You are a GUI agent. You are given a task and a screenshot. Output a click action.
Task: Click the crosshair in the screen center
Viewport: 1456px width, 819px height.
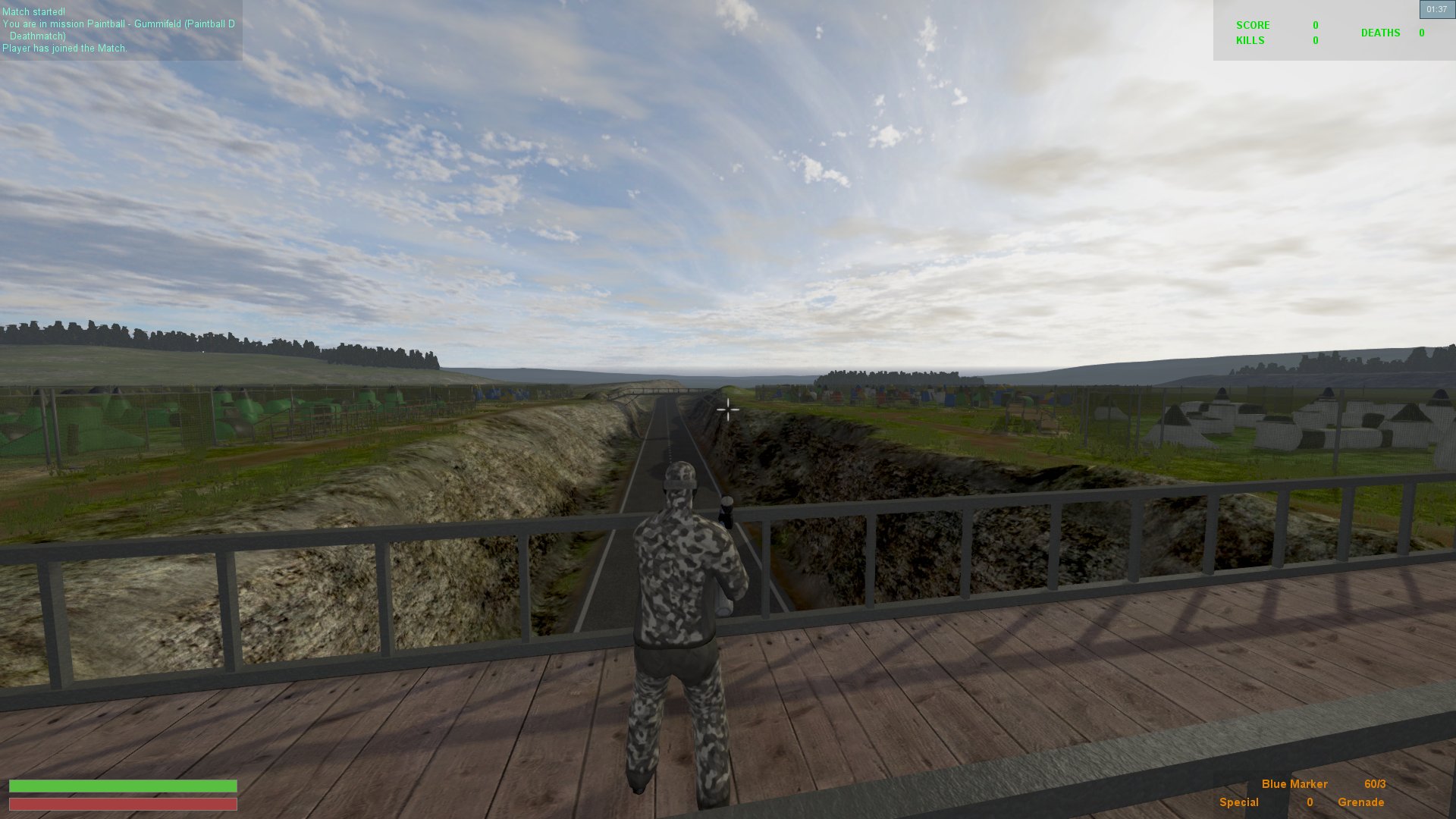(x=727, y=409)
